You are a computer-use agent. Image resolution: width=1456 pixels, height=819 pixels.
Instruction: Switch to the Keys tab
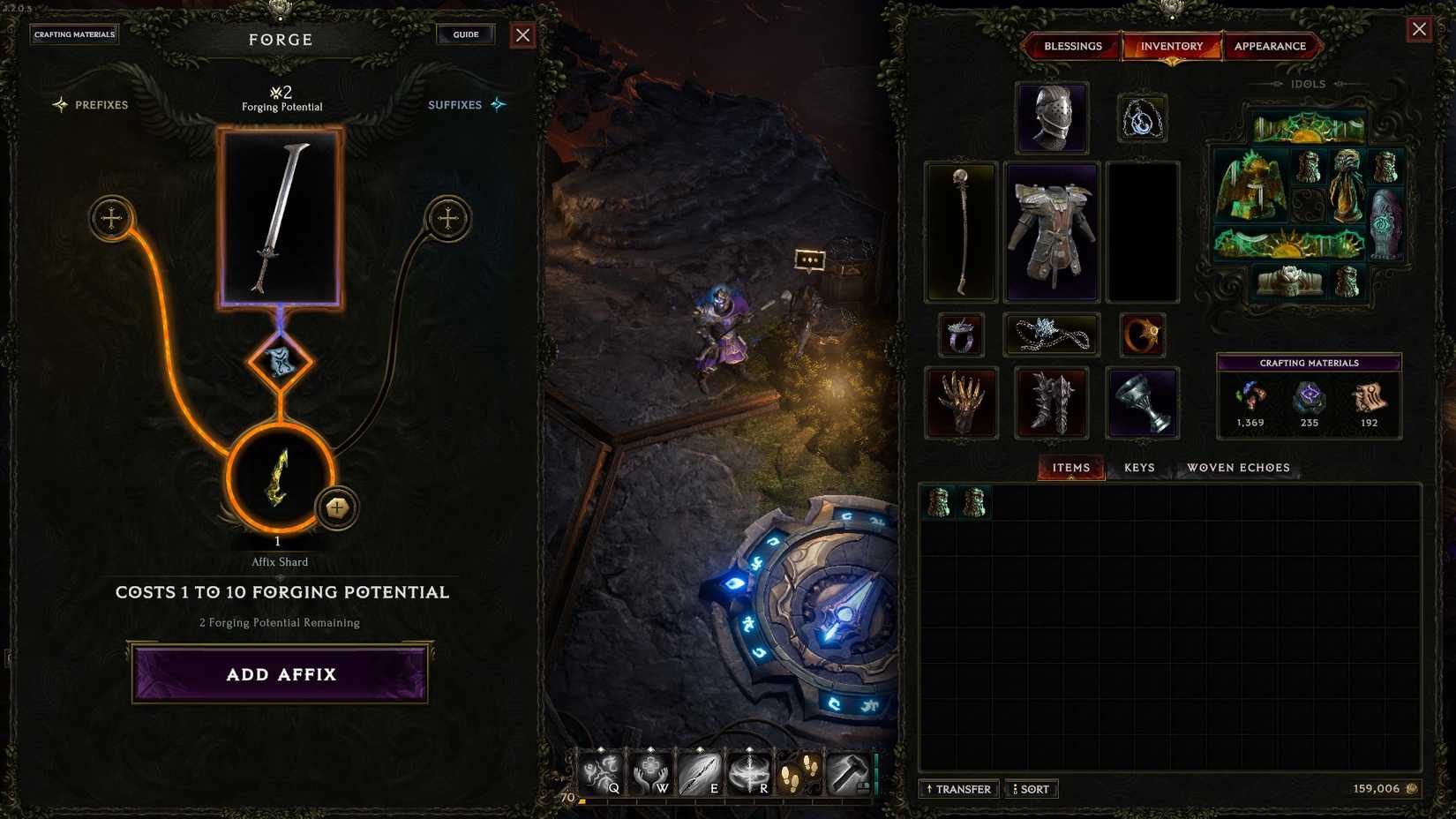point(1138,468)
